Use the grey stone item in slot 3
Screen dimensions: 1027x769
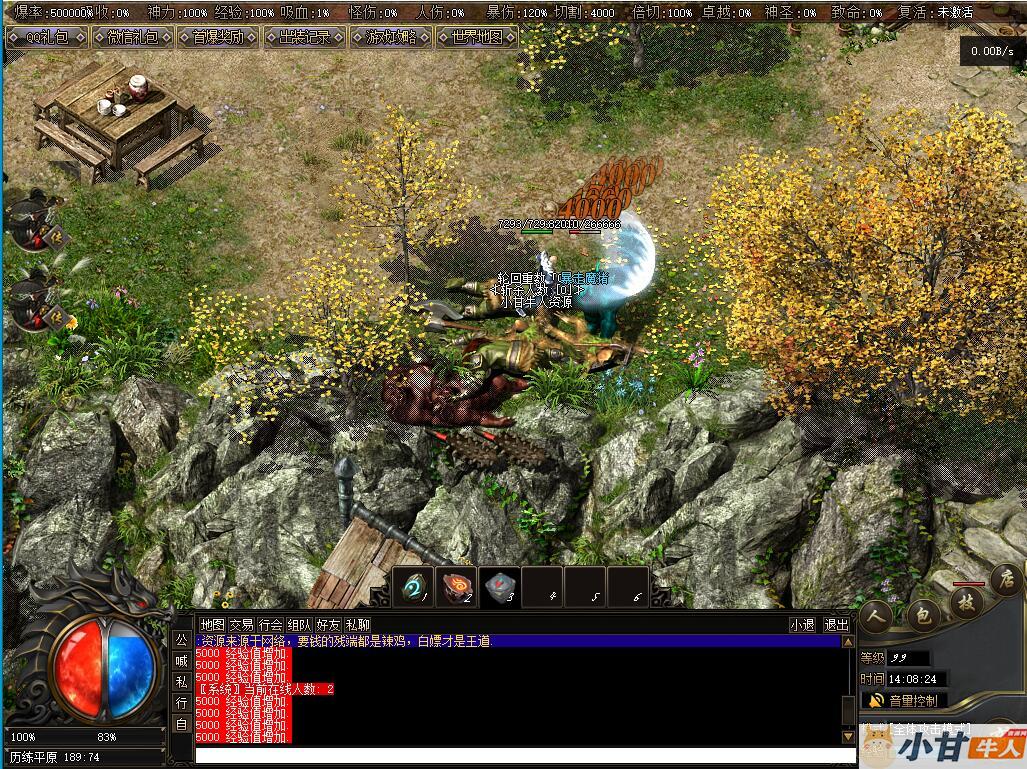coord(499,587)
